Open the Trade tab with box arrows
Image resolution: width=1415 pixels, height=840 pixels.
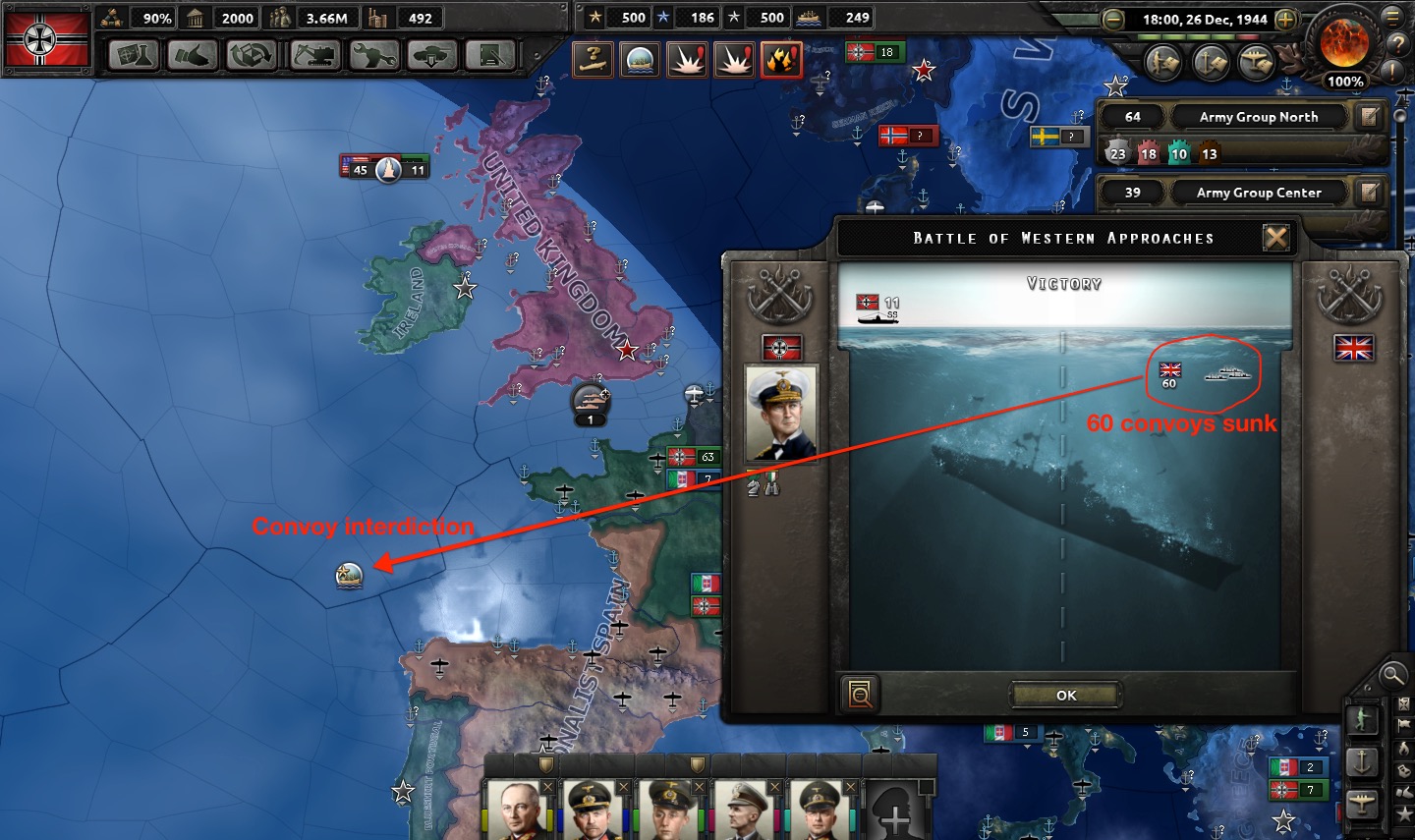coord(252,56)
